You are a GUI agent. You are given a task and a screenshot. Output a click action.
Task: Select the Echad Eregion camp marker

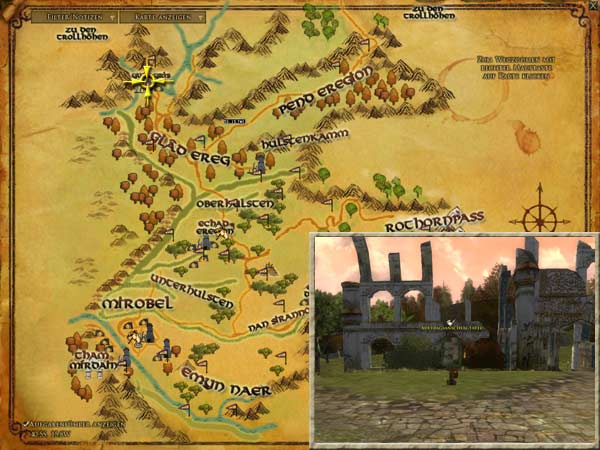tap(207, 241)
